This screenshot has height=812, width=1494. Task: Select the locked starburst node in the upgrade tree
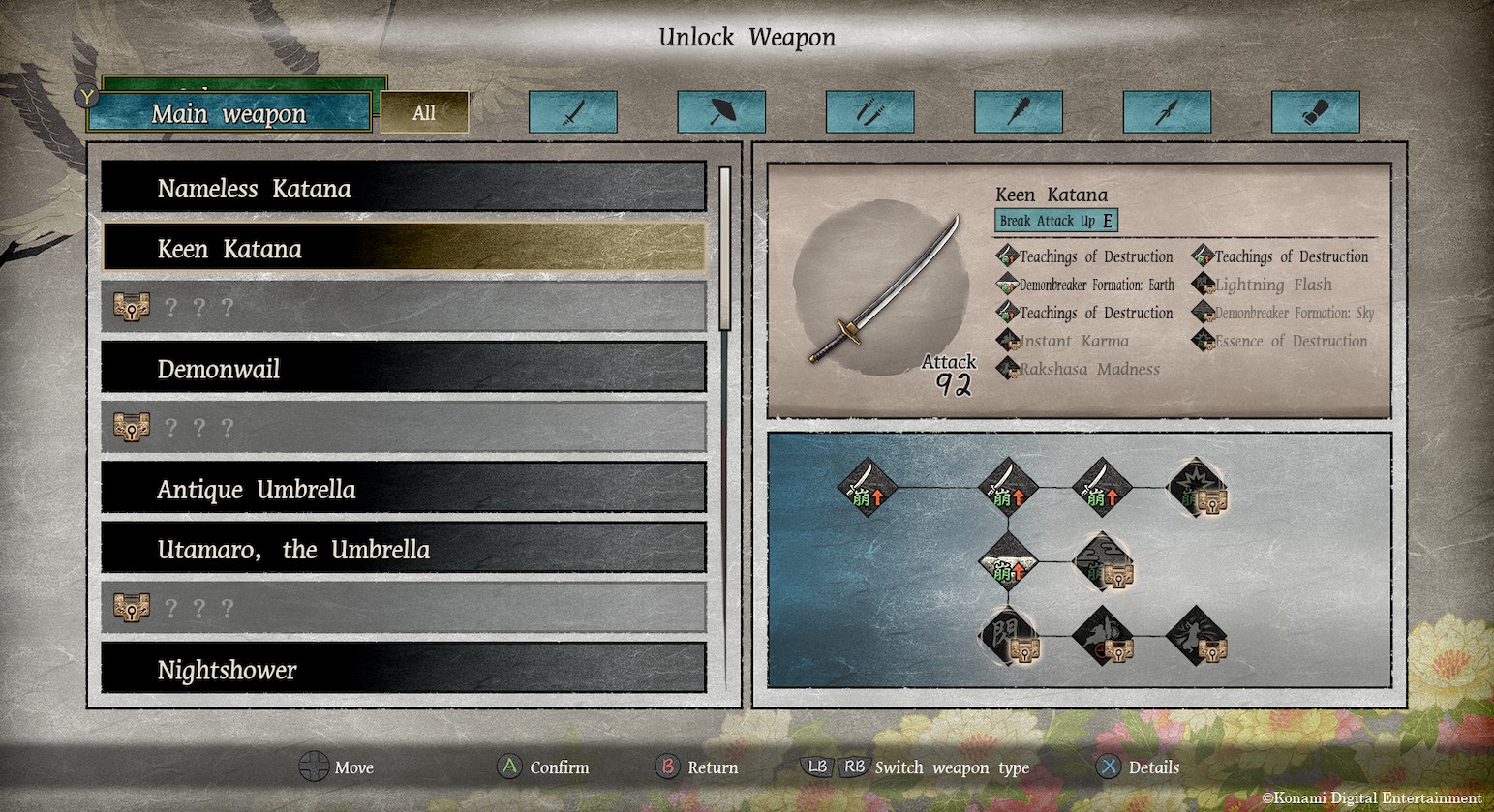(1198, 488)
